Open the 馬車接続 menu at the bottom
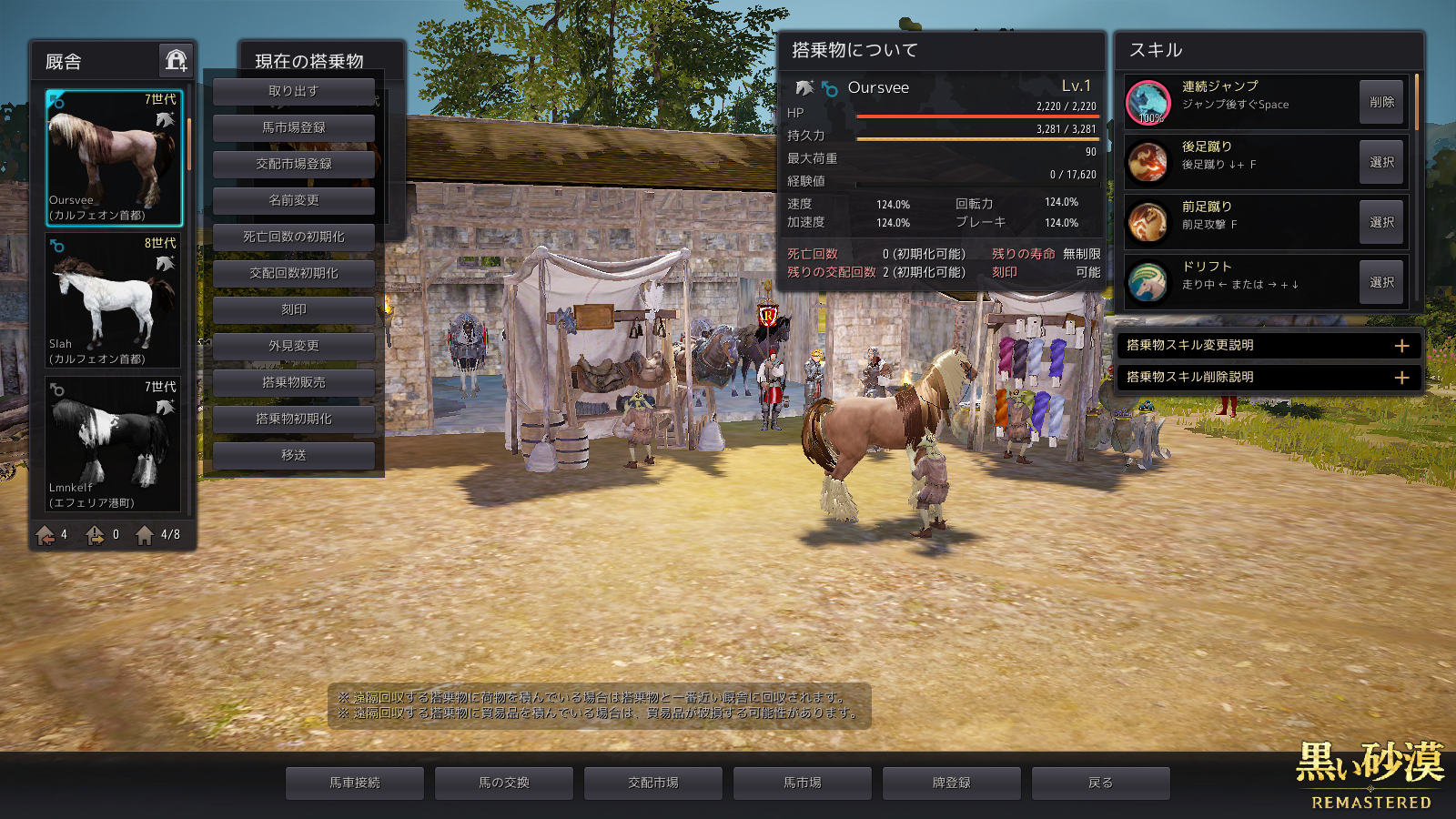The width and height of the screenshot is (1456, 819). [355, 783]
